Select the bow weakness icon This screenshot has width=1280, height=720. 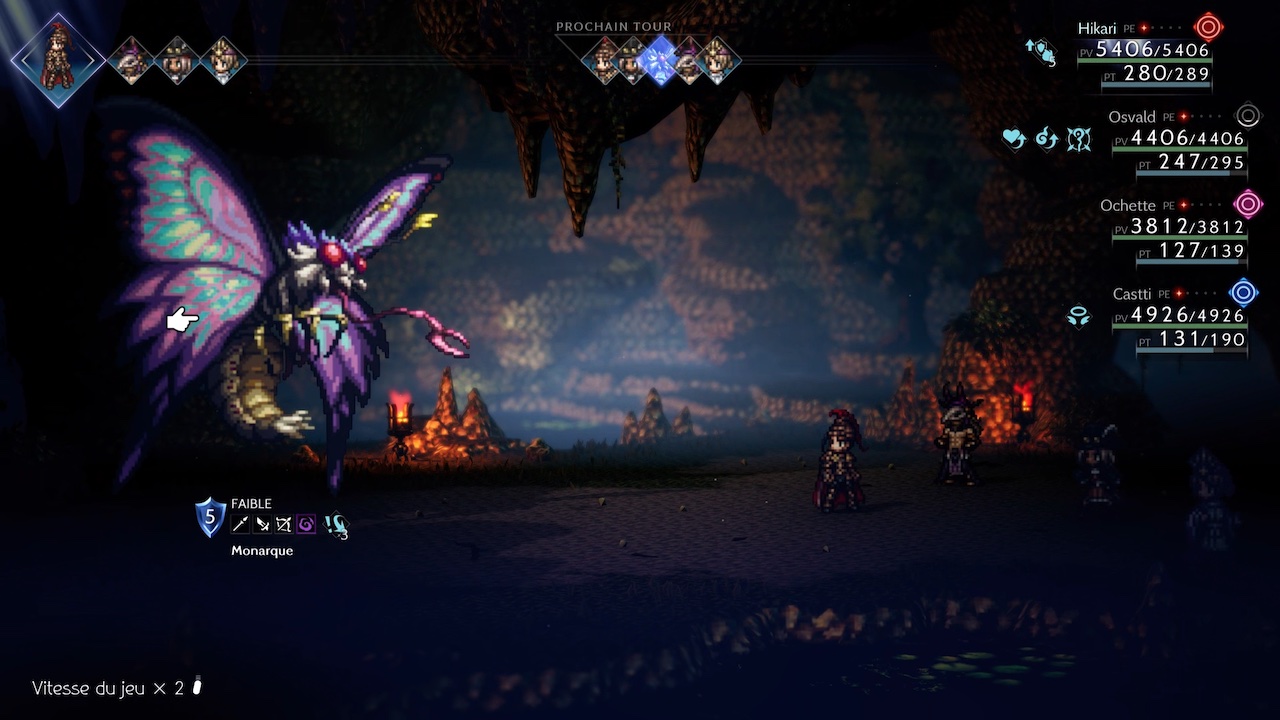tap(284, 524)
